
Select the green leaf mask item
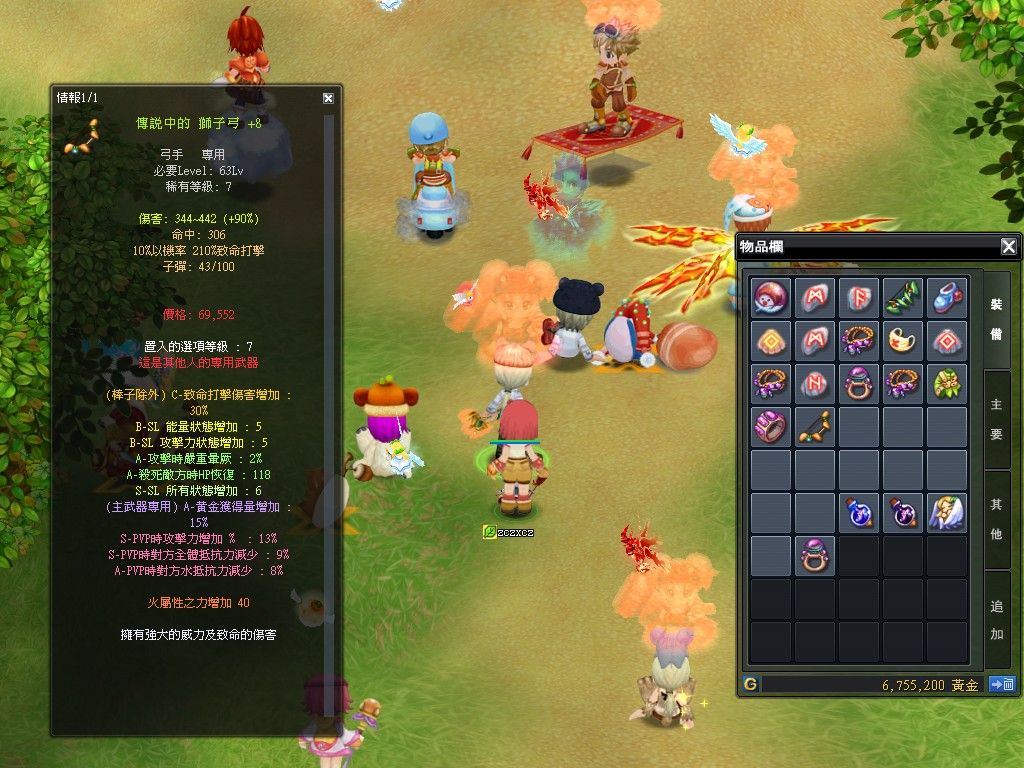pyautogui.click(x=946, y=384)
